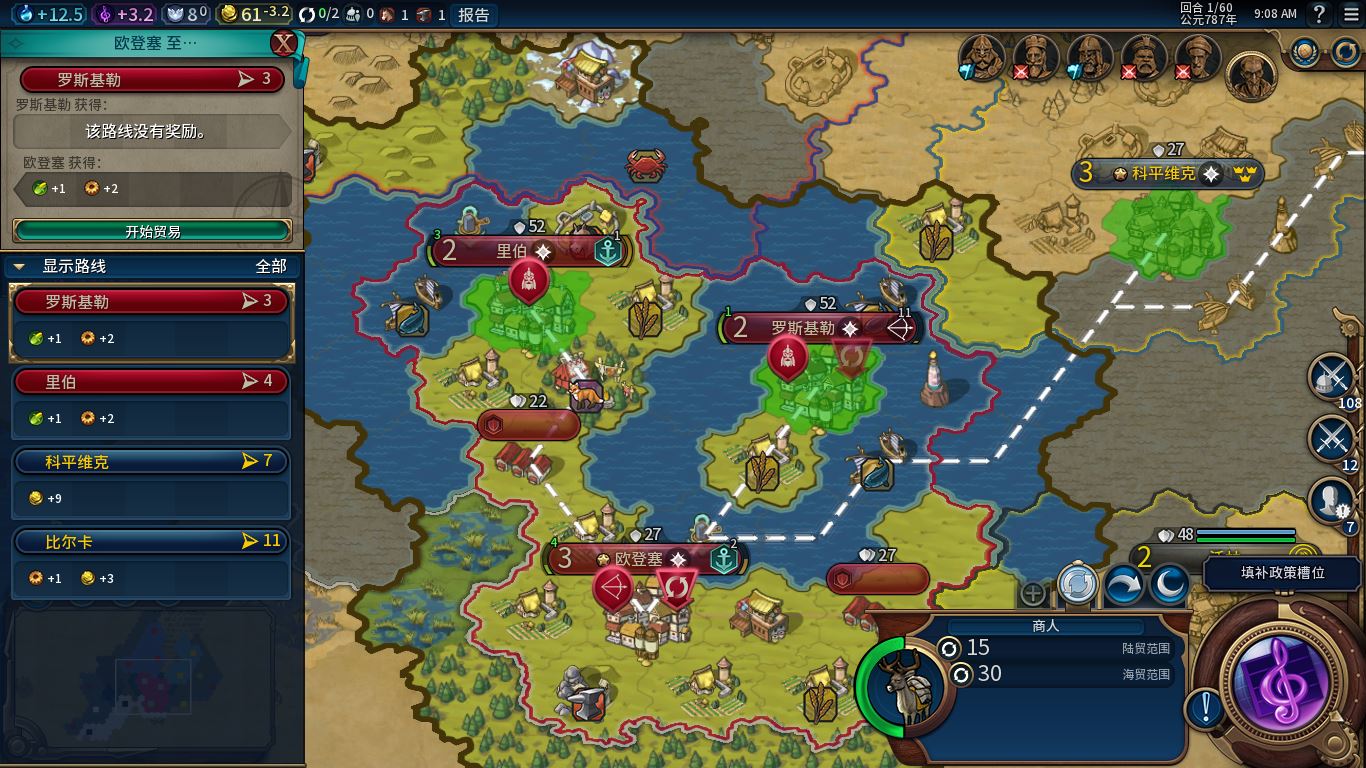
Task: Click the blue arrow skip-turn unit action
Action: click(x=1123, y=586)
